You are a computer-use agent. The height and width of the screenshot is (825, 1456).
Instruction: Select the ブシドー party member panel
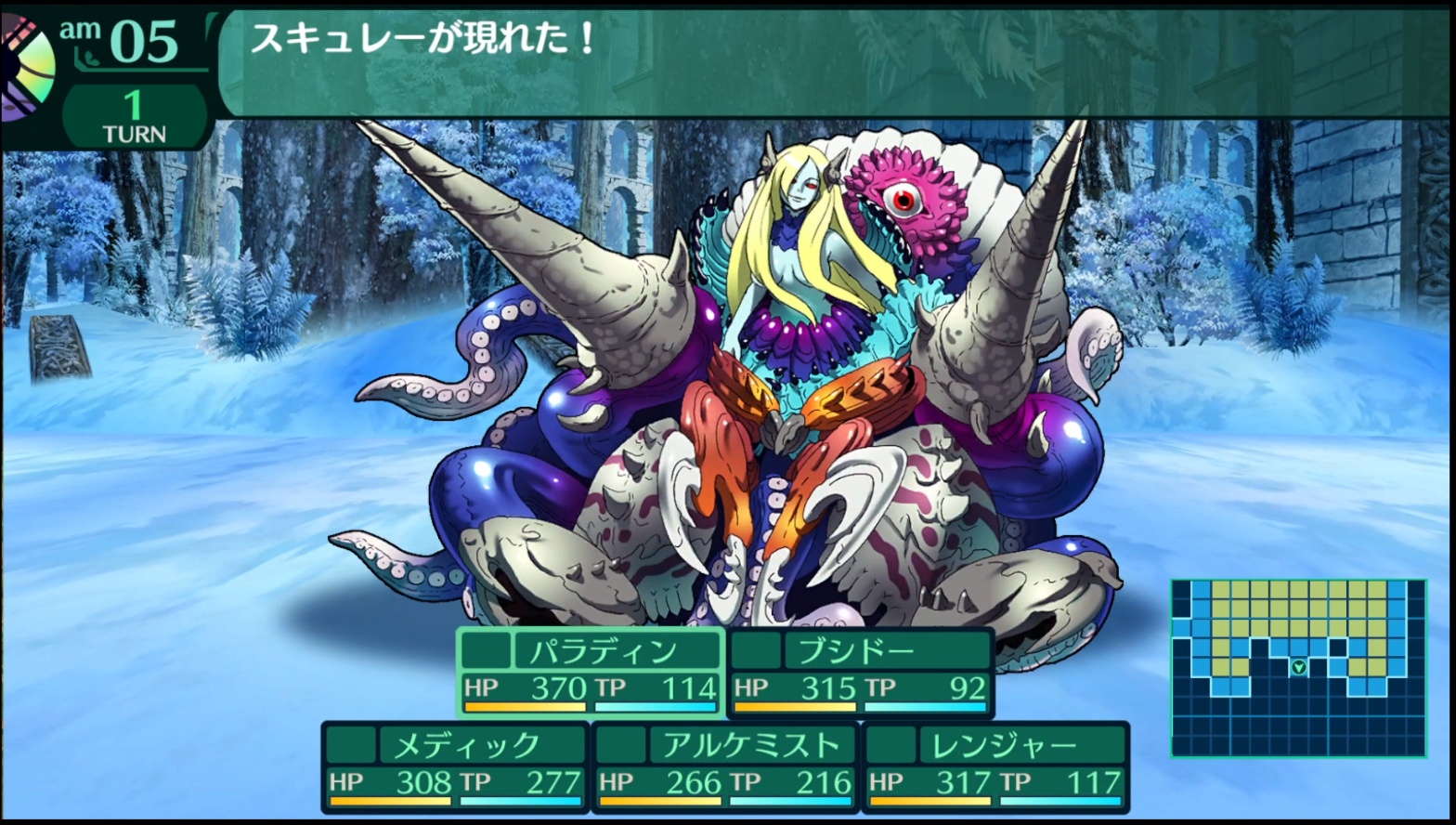pyautogui.click(x=860, y=672)
